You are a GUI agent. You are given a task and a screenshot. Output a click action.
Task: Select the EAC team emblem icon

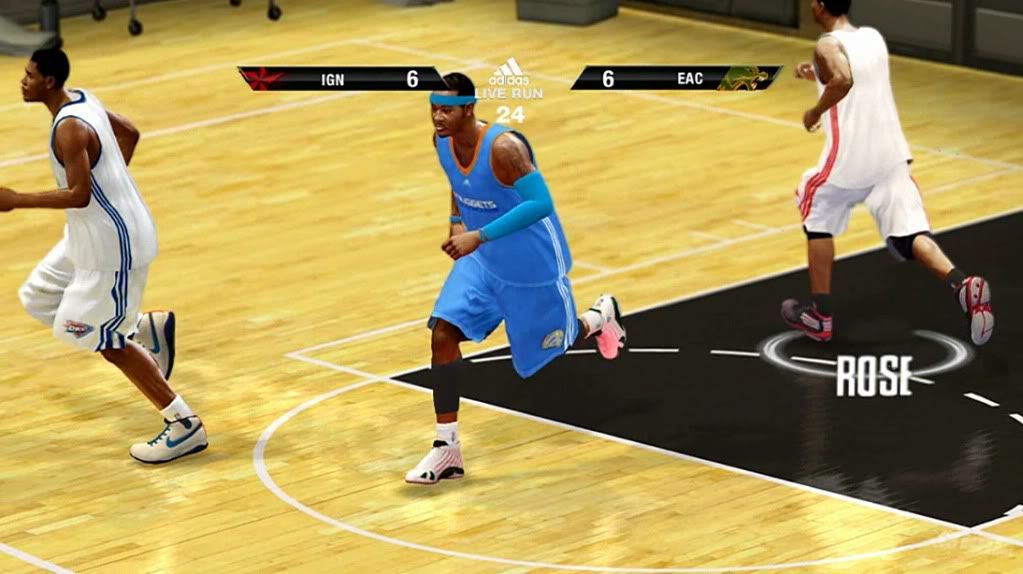(746, 78)
